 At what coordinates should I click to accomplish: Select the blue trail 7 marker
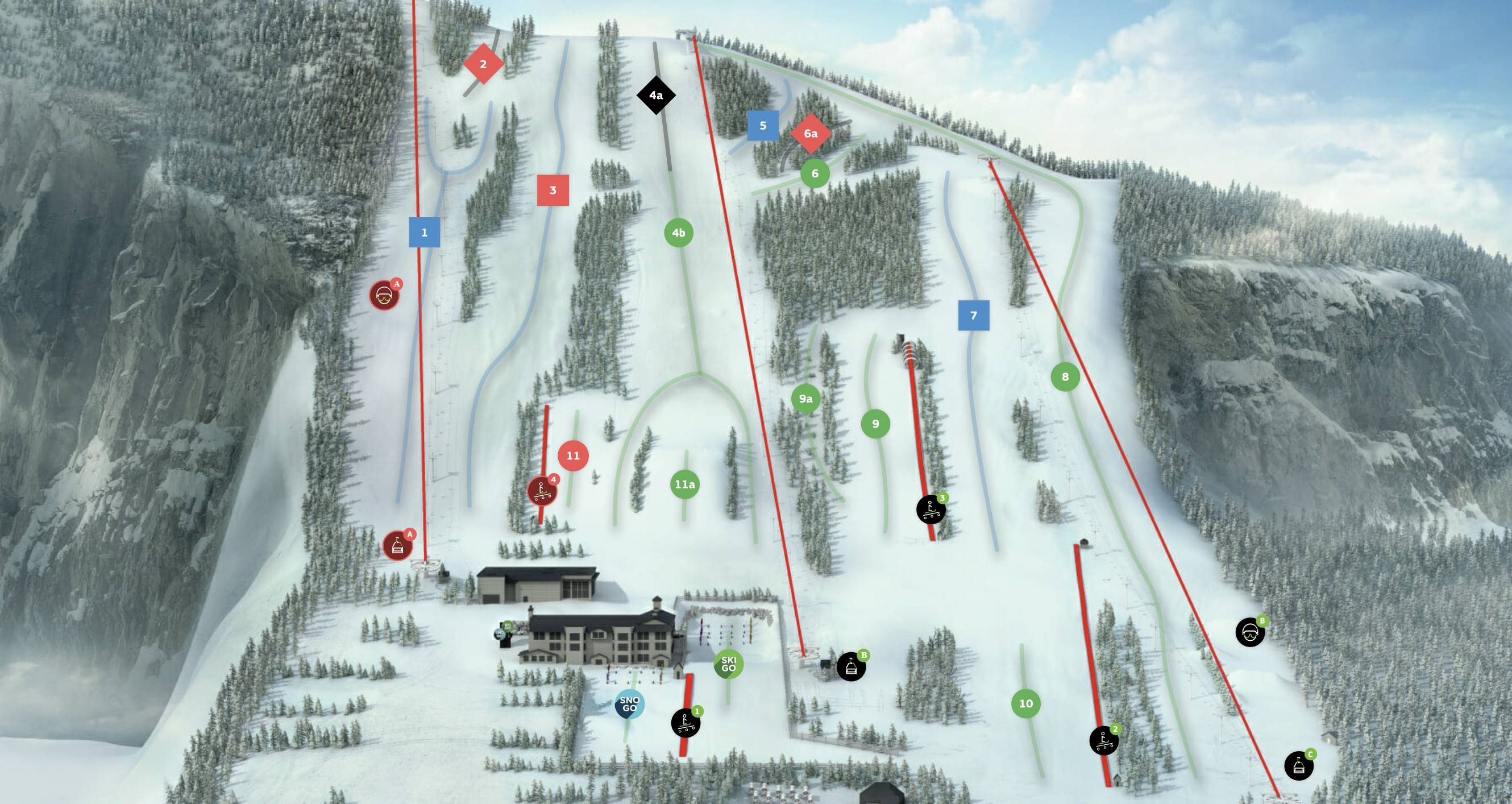[973, 316]
